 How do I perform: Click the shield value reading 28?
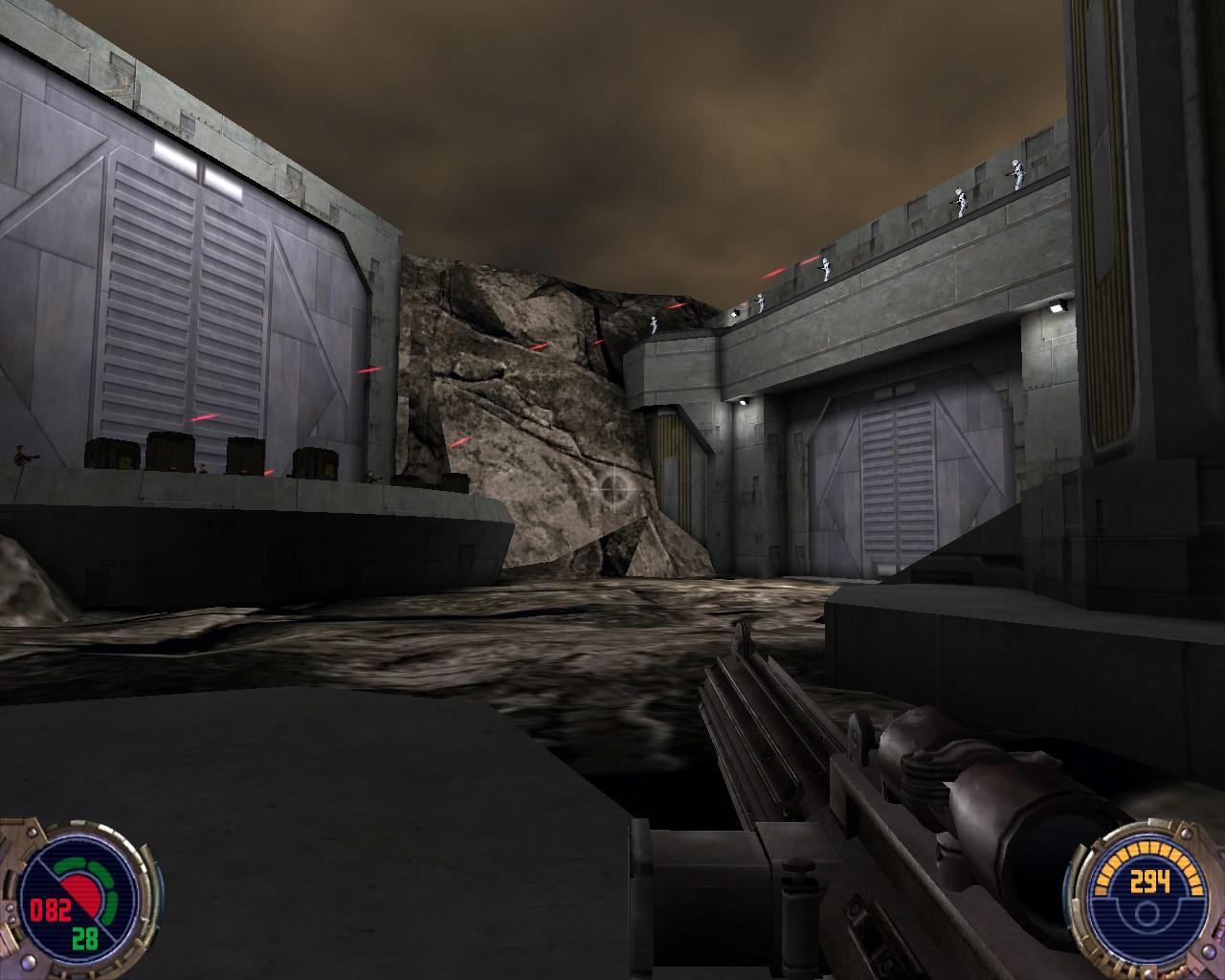tap(84, 938)
